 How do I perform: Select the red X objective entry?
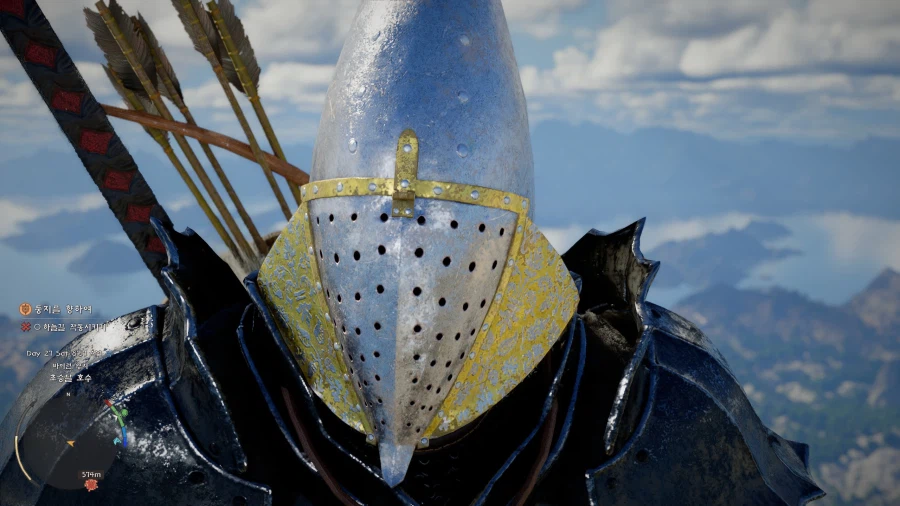click(25, 327)
